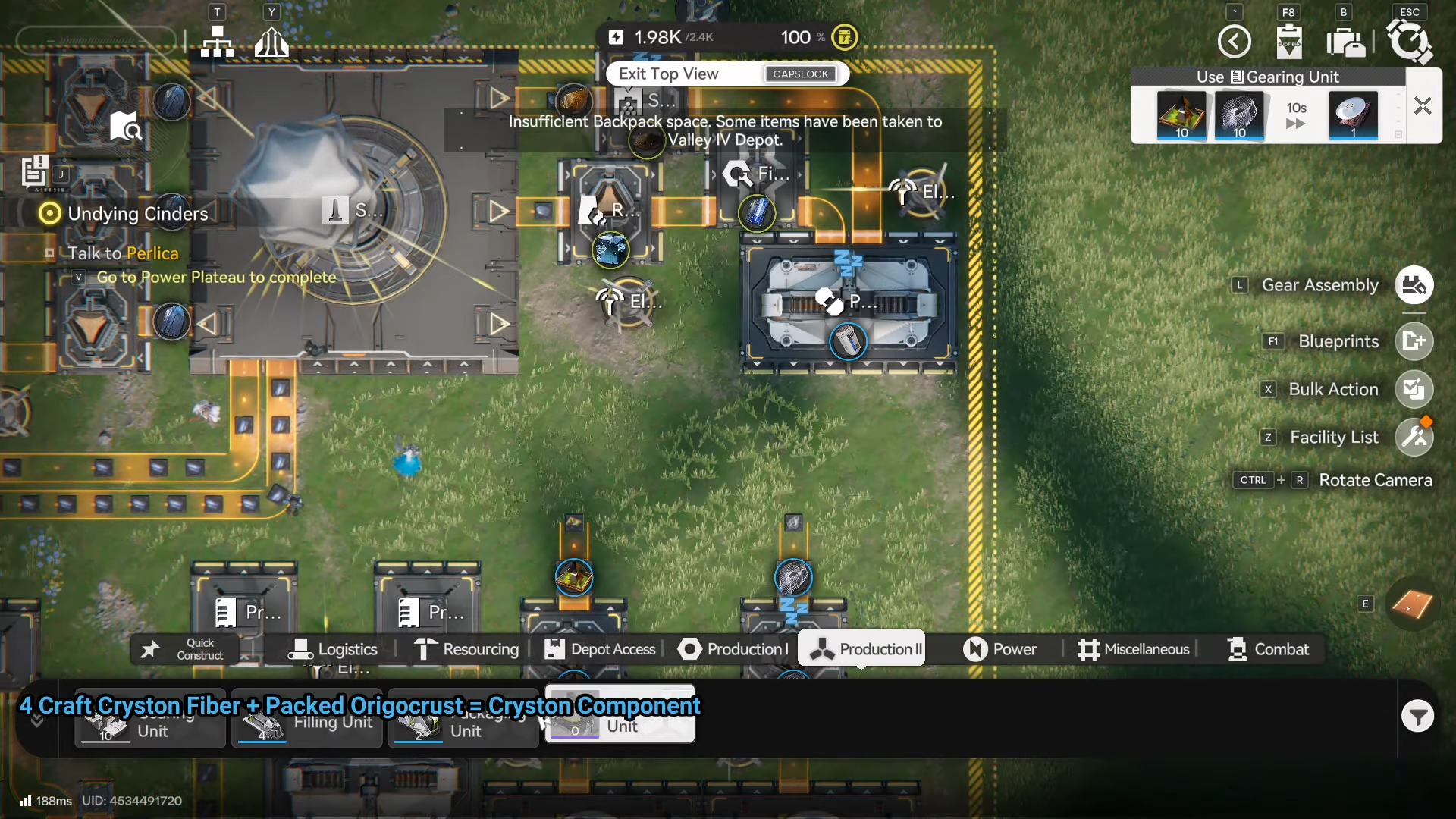Viewport: 1456px width, 819px height.
Task: Open the Power build category
Action: click(x=999, y=649)
